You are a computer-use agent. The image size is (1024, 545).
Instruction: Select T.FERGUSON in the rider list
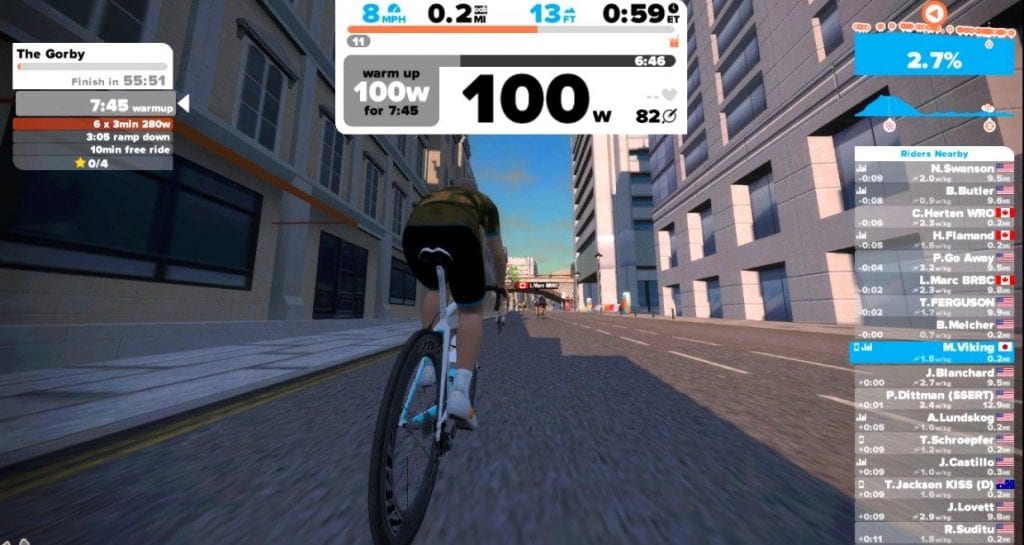[x=933, y=306]
